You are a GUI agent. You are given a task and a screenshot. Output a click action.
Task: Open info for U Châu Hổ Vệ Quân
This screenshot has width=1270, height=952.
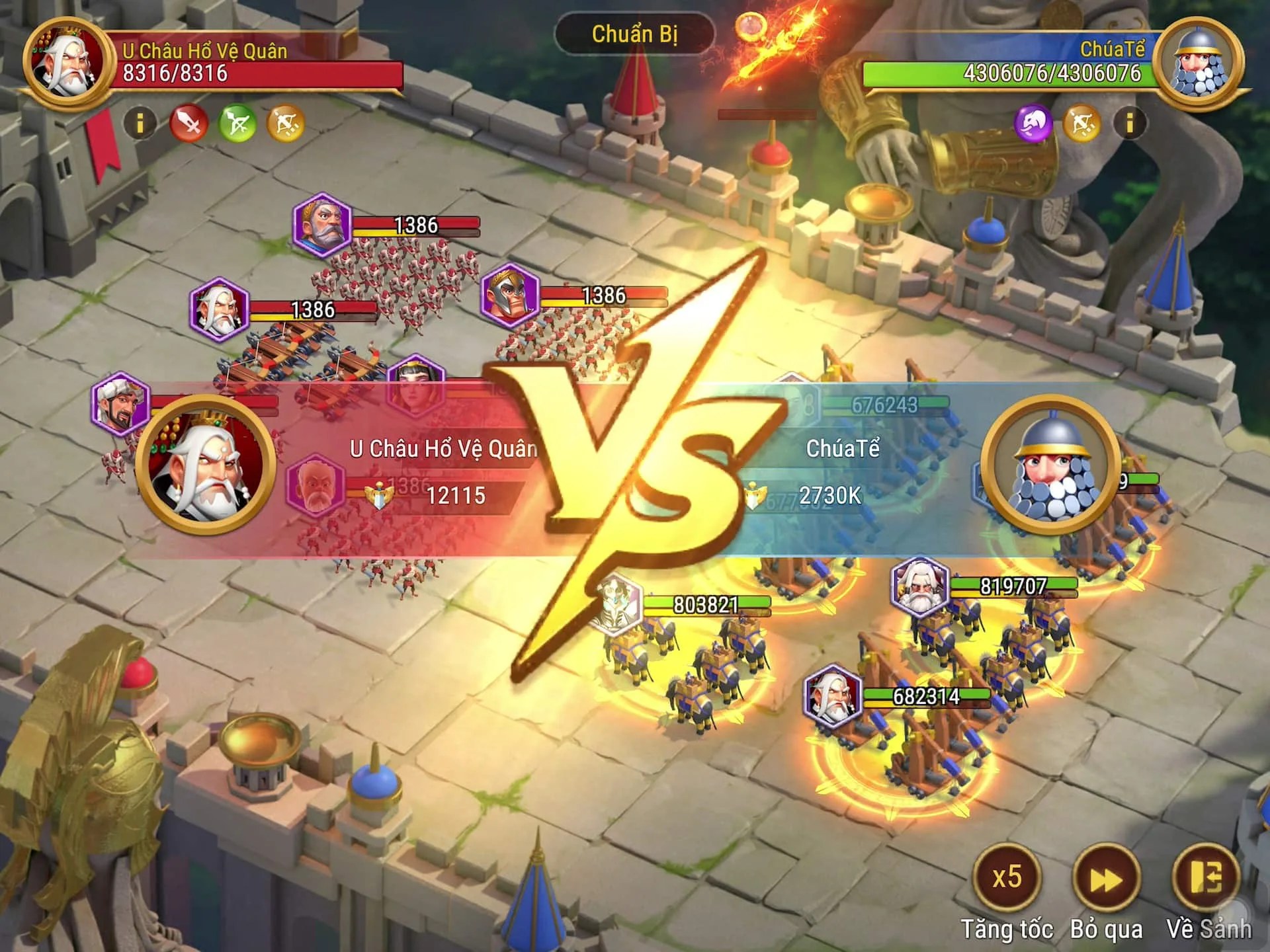140,123
